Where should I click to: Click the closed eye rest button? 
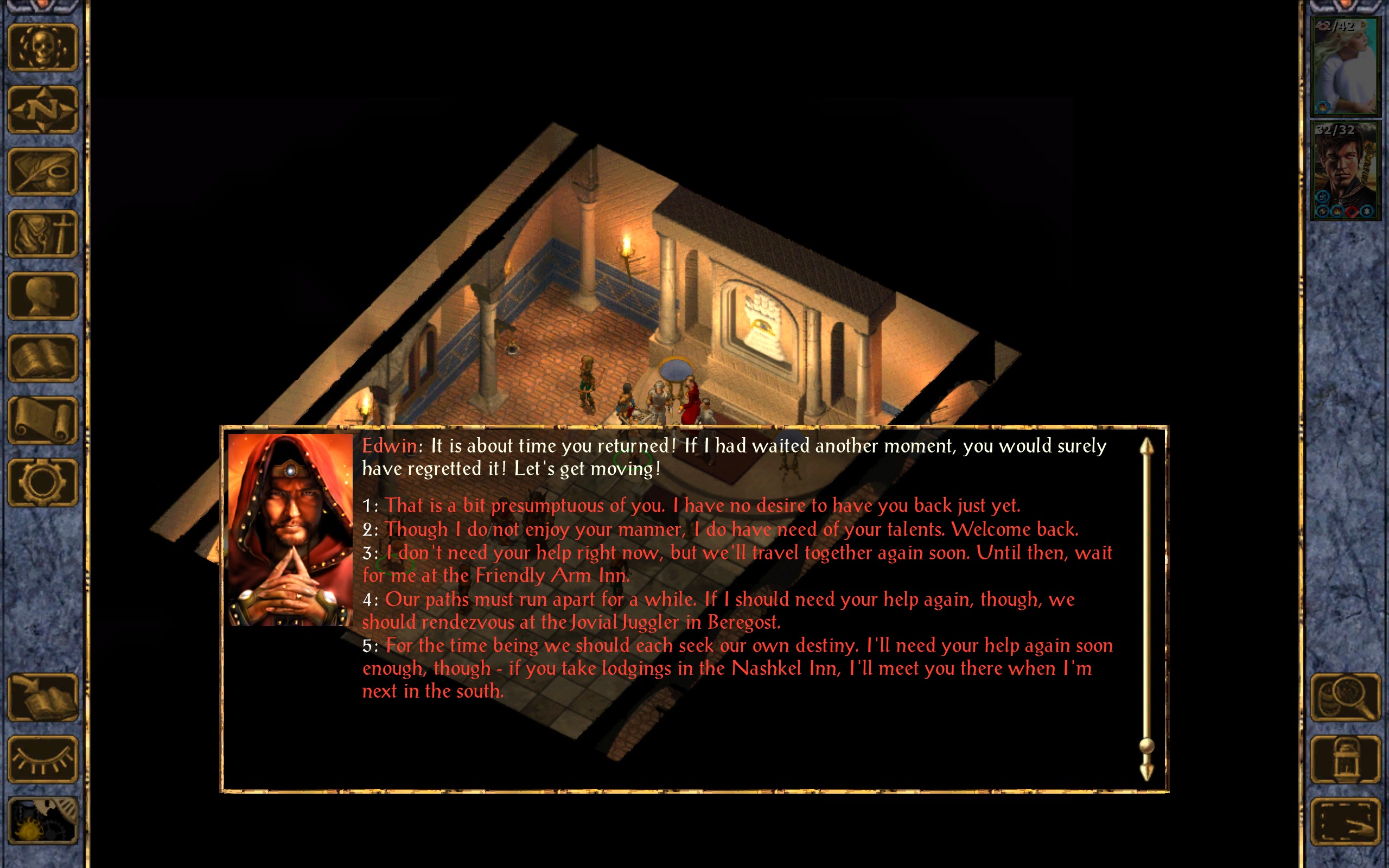pos(42,759)
